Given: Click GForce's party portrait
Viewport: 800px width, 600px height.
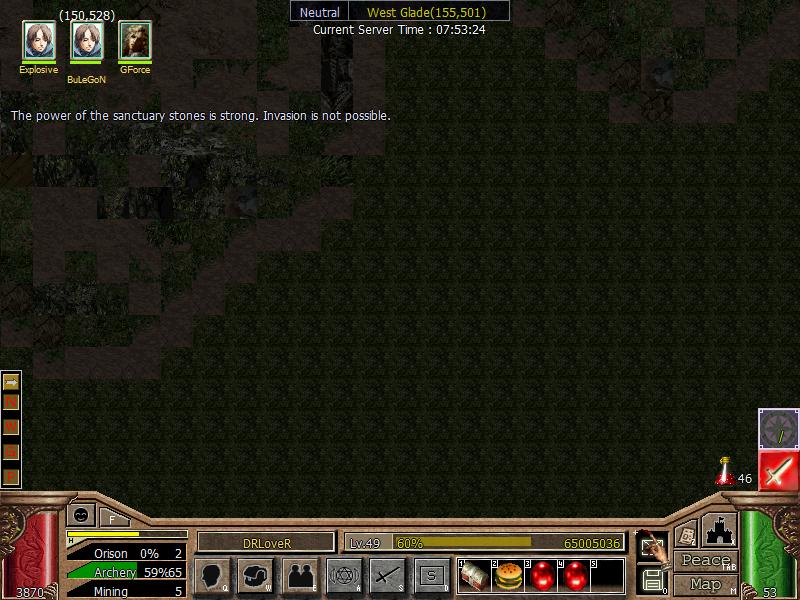Looking at the screenshot, I should (x=135, y=41).
